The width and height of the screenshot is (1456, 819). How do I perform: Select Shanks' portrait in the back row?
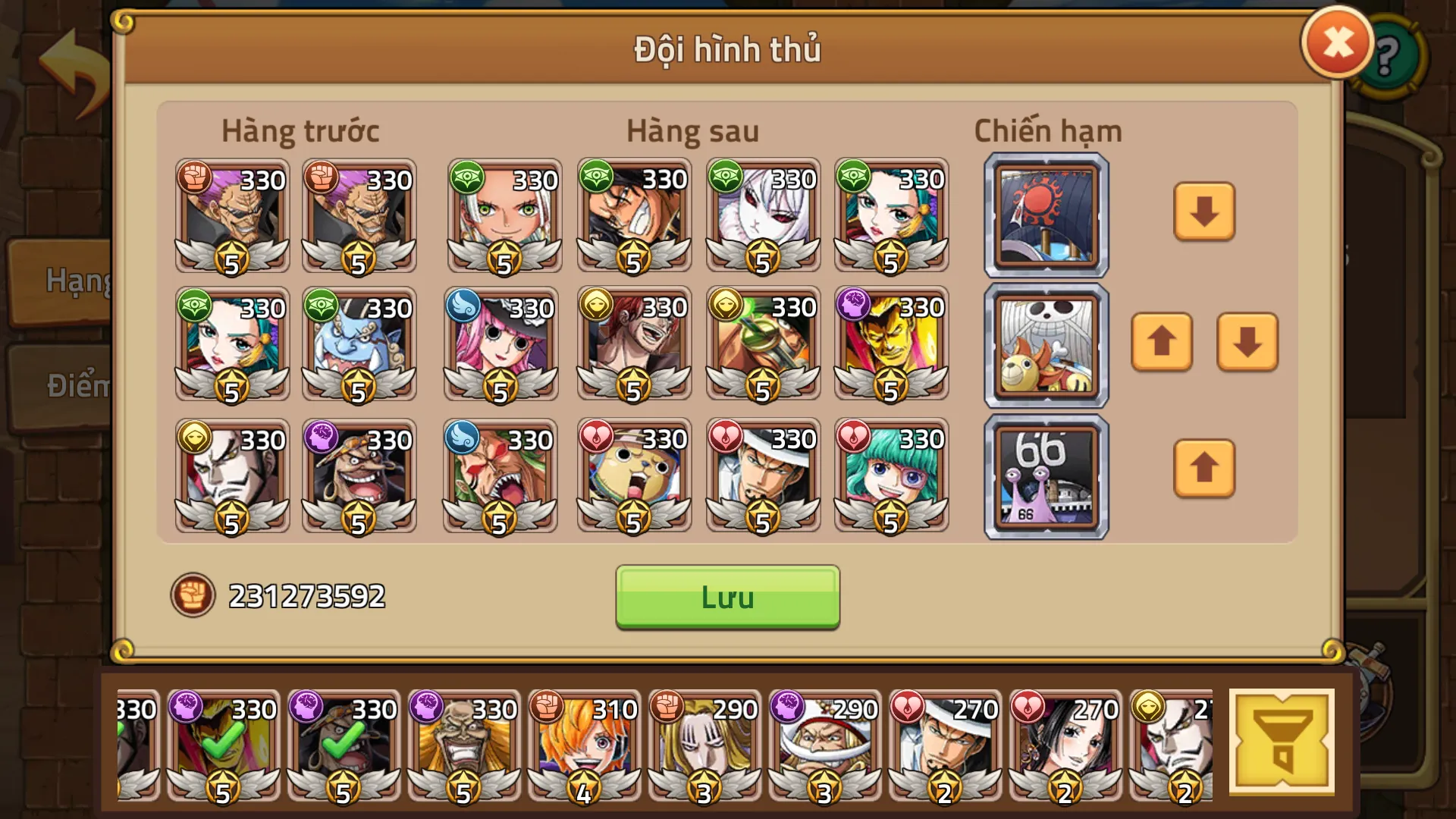click(633, 345)
